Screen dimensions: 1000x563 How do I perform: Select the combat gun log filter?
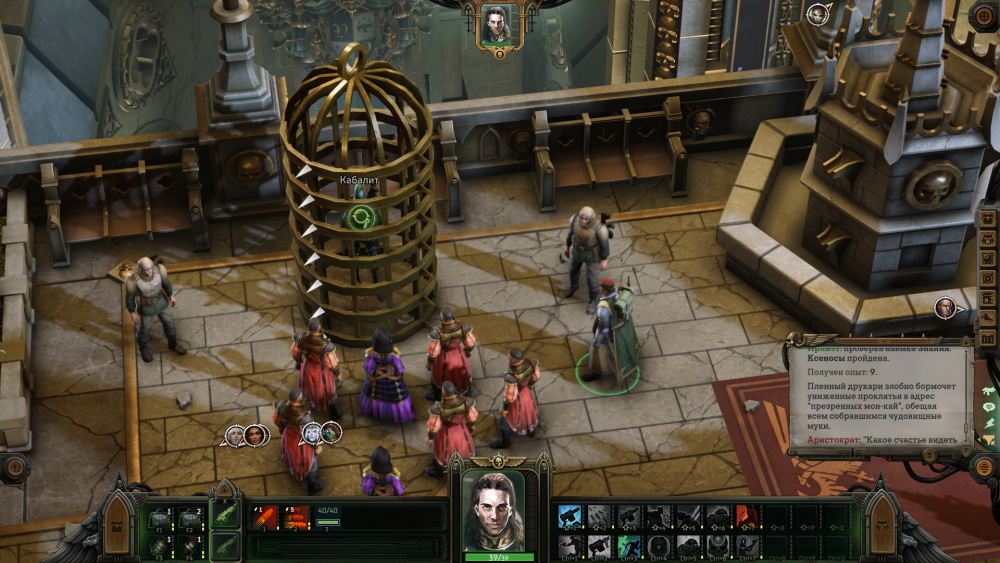pos(988,391)
